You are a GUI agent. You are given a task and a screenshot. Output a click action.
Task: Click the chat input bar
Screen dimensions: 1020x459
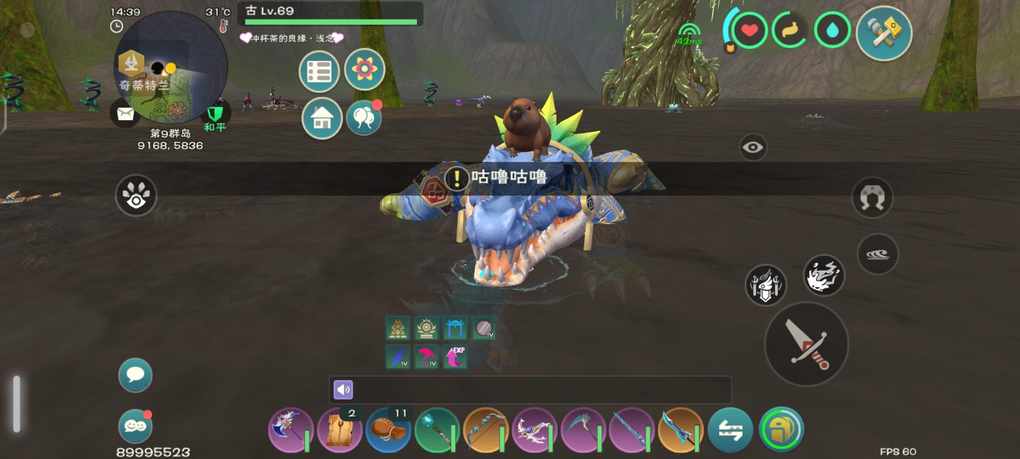530,390
